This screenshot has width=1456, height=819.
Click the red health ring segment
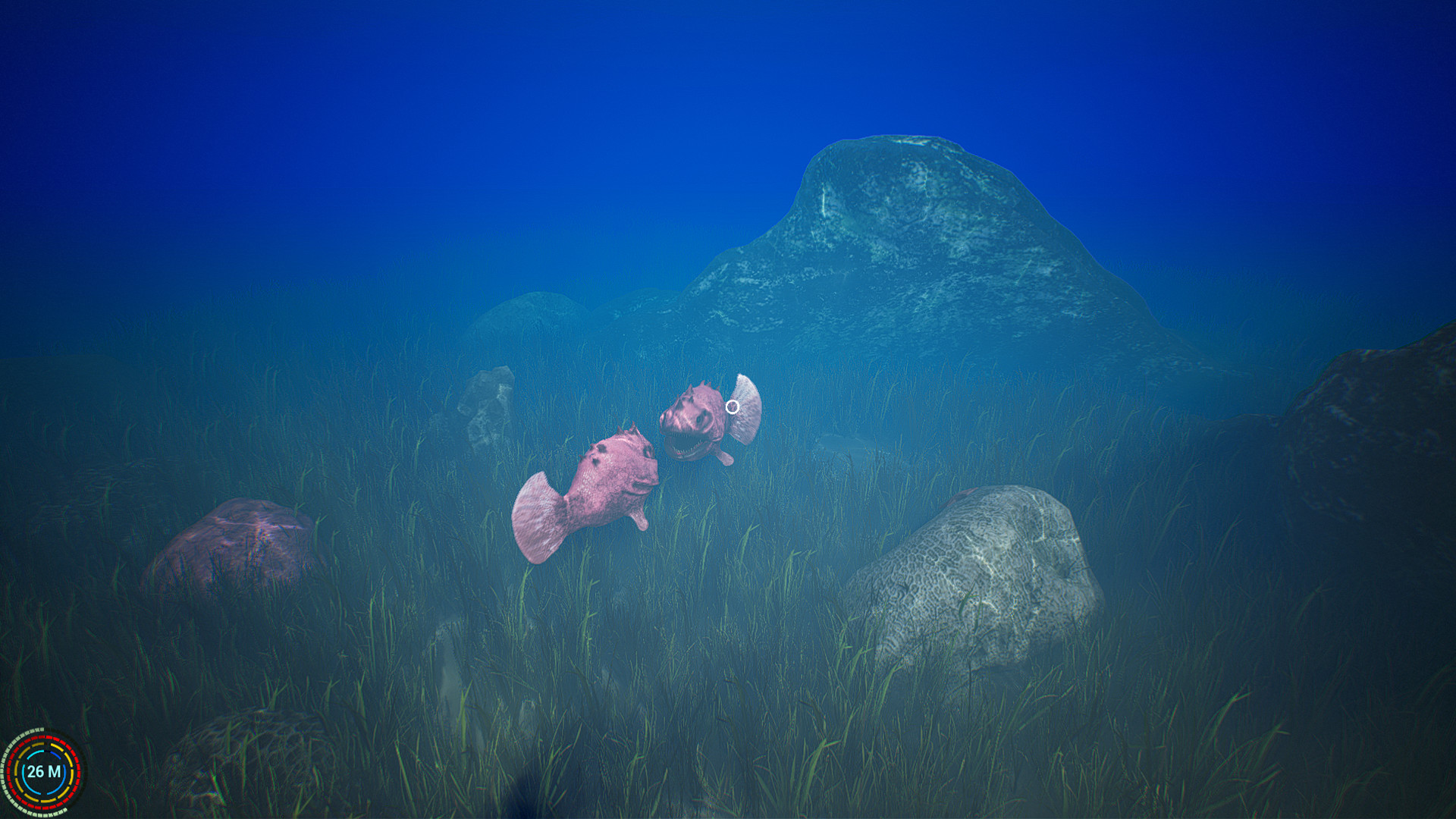[42, 737]
